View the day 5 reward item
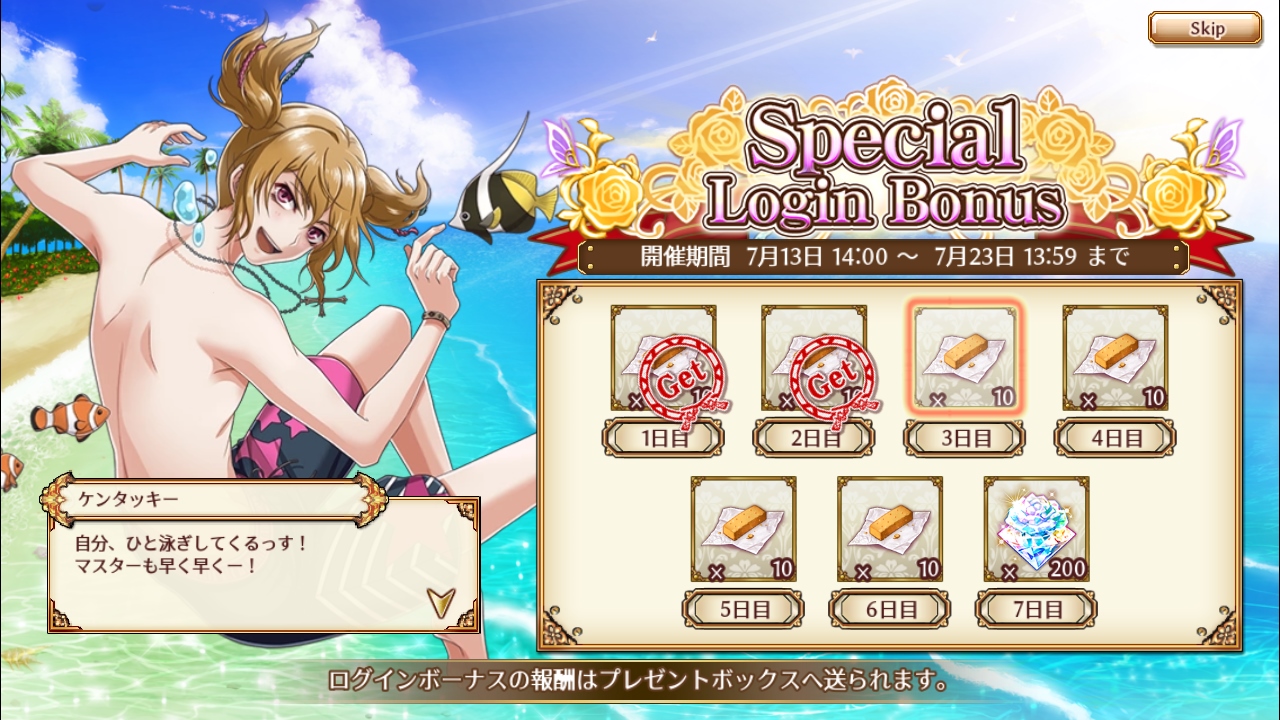This screenshot has height=720, width=1280. pos(743,529)
